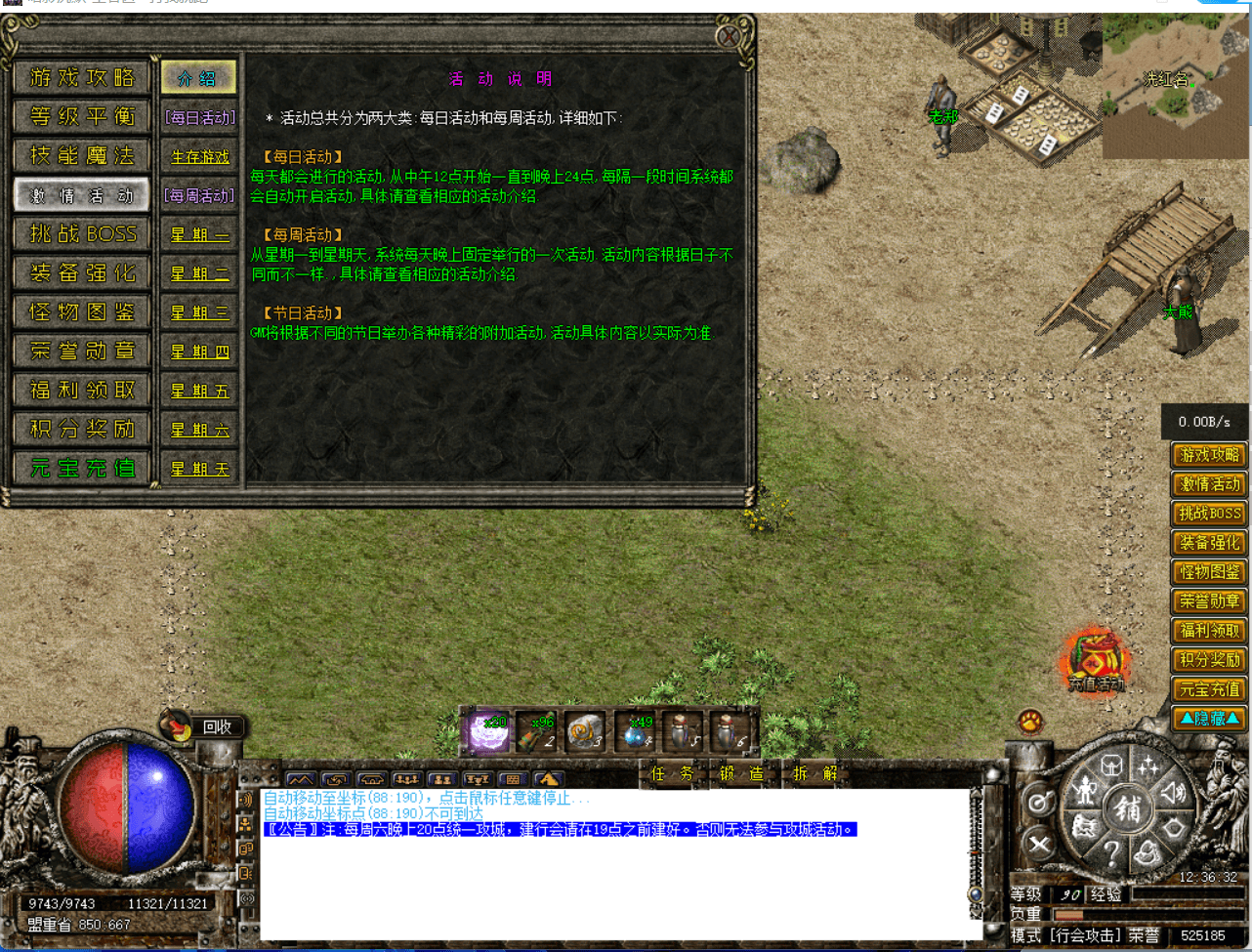This screenshot has height=952, width=1252.
Task: Open the 技能魔法 menu entry
Action: click(82, 155)
